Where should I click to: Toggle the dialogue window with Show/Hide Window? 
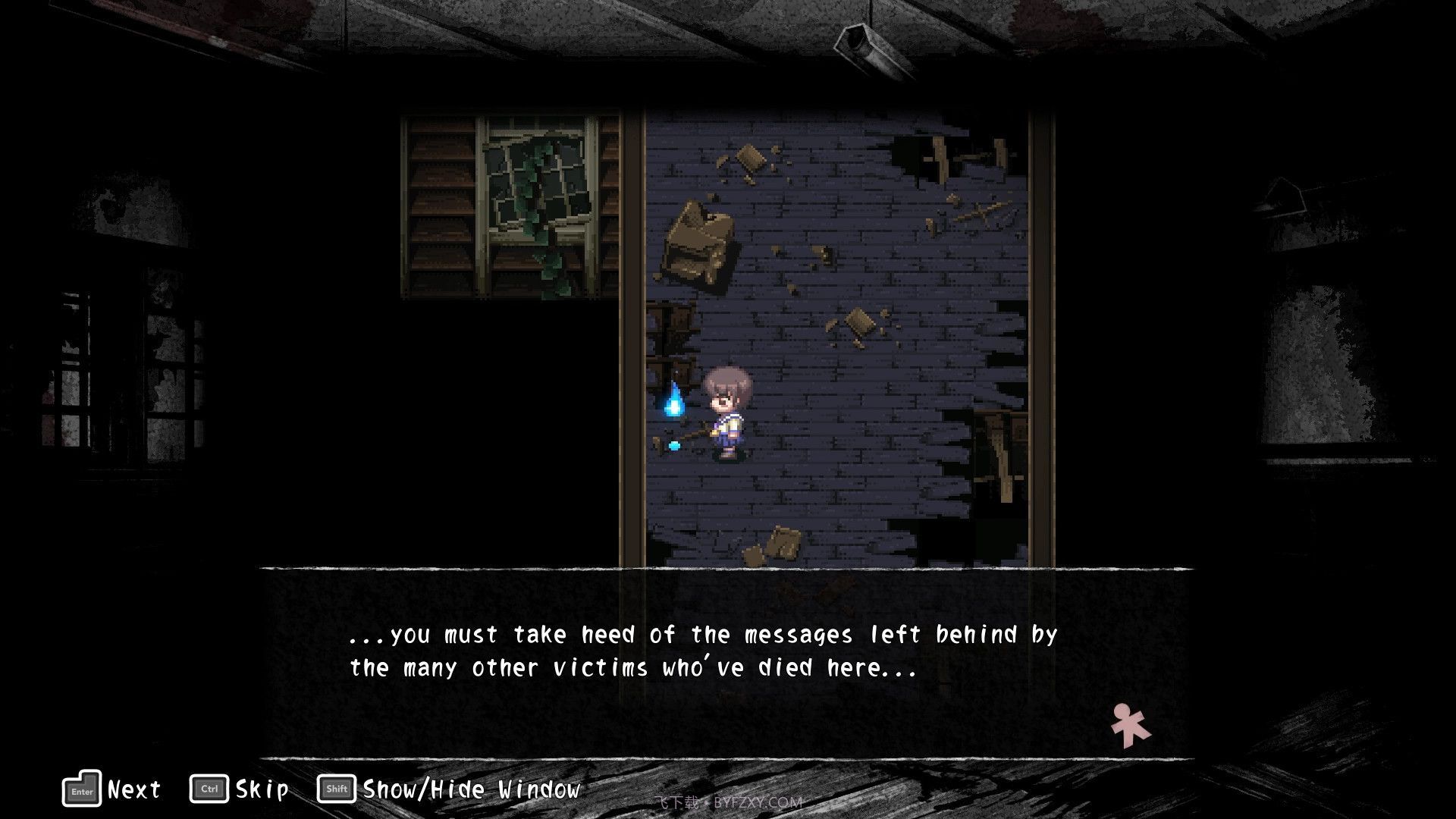tap(470, 789)
